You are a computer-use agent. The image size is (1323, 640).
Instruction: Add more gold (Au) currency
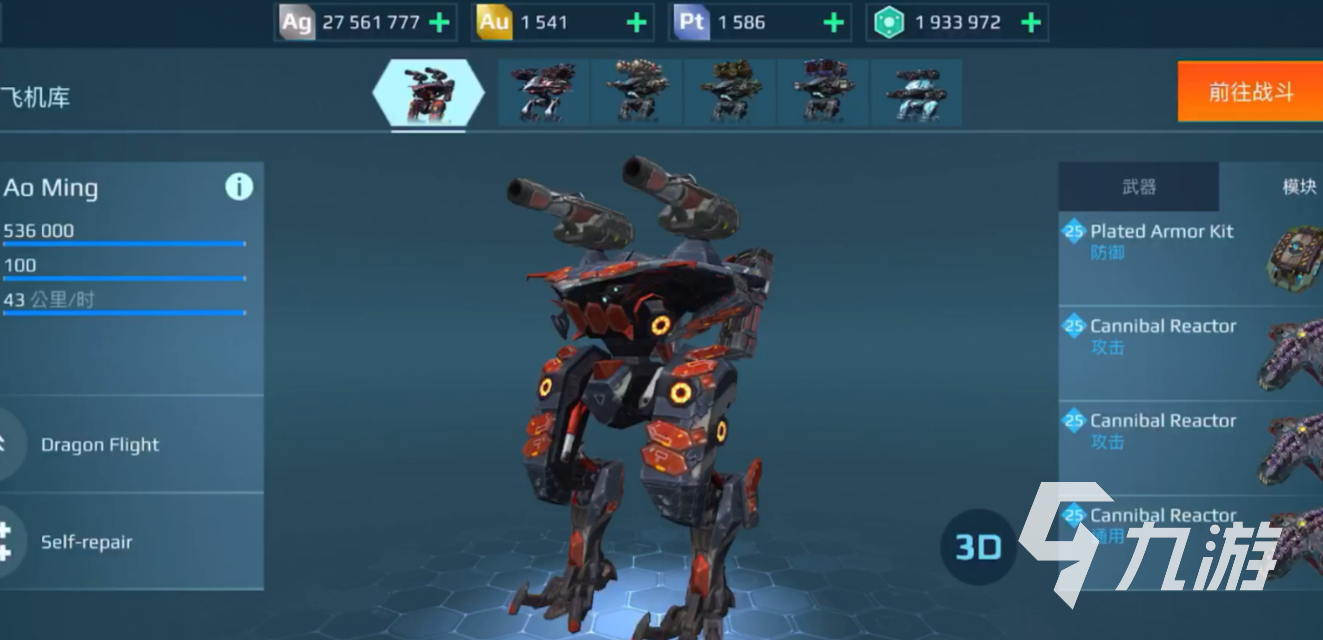click(636, 22)
